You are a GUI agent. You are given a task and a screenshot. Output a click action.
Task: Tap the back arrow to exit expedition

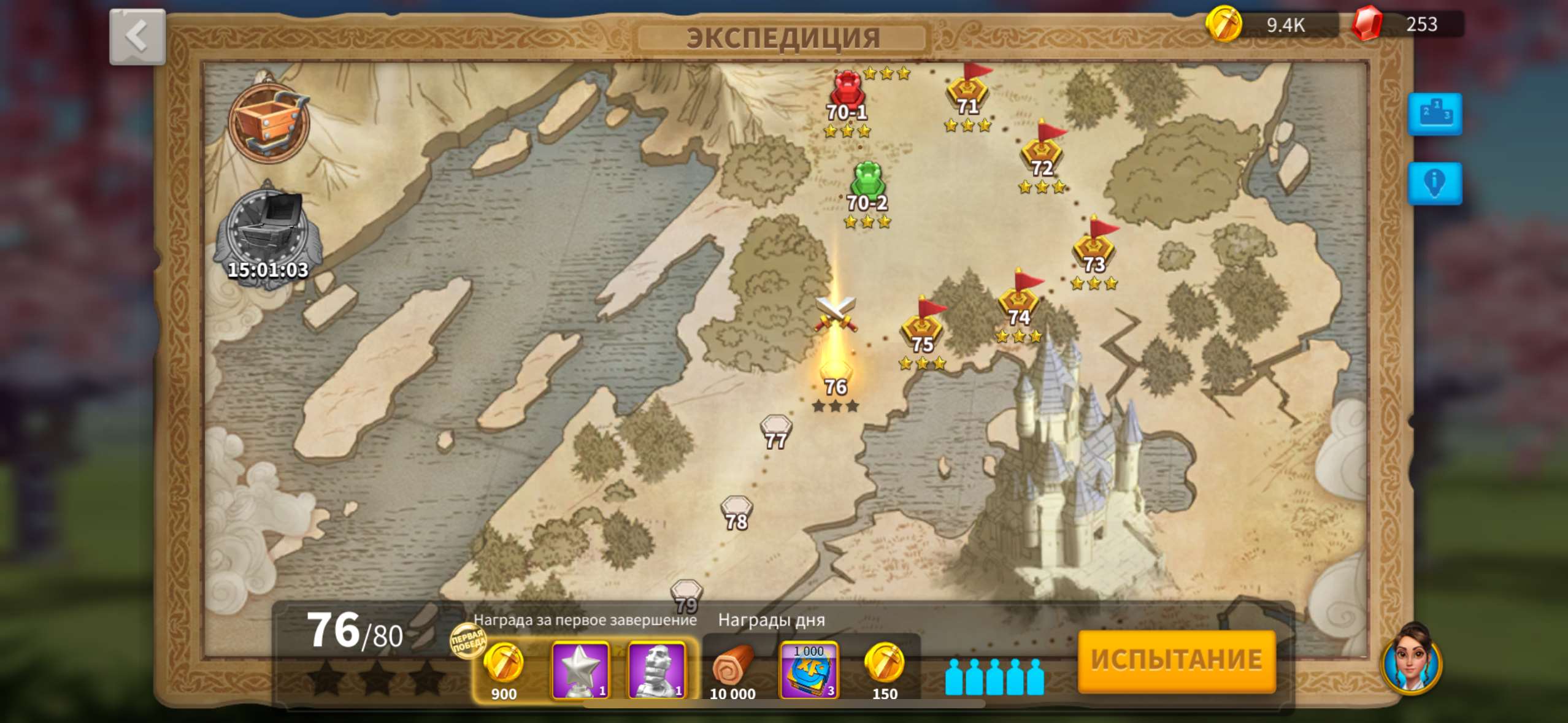click(x=136, y=36)
